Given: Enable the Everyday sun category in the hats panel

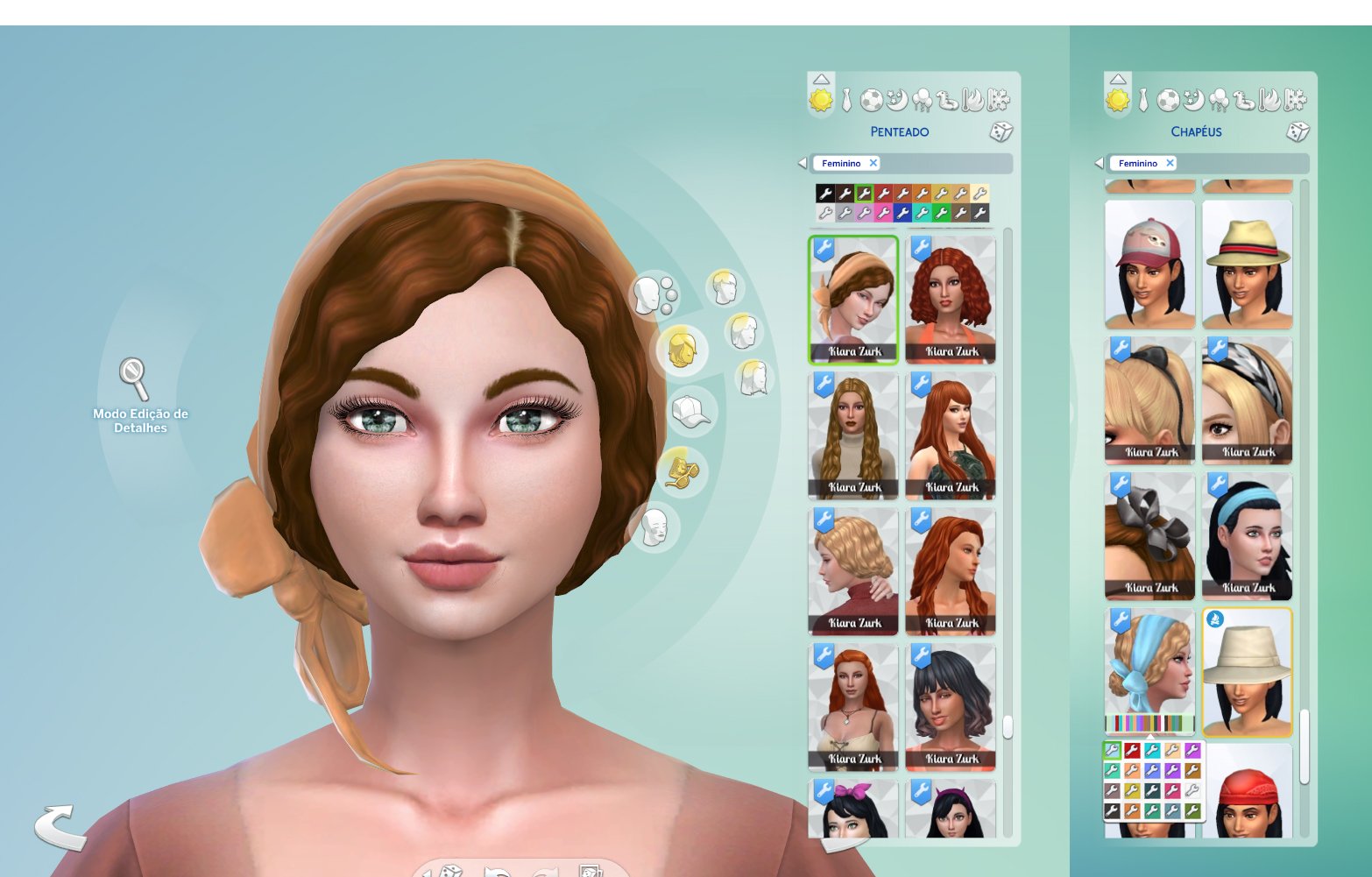Looking at the screenshot, I should click(1119, 99).
